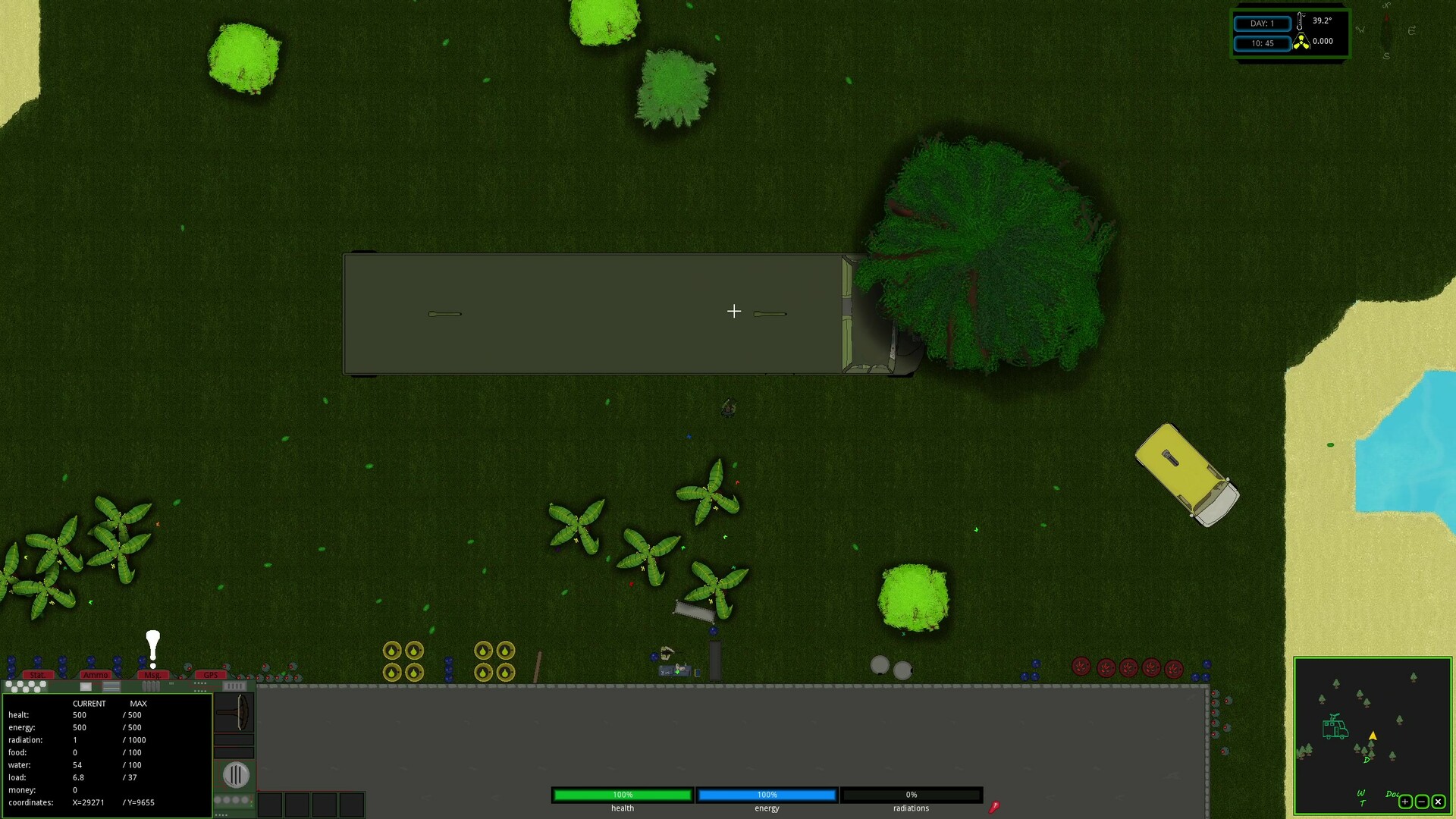
Task: Click the striped horizontal-lines icon near Ammo tab
Action: [111, 687]
